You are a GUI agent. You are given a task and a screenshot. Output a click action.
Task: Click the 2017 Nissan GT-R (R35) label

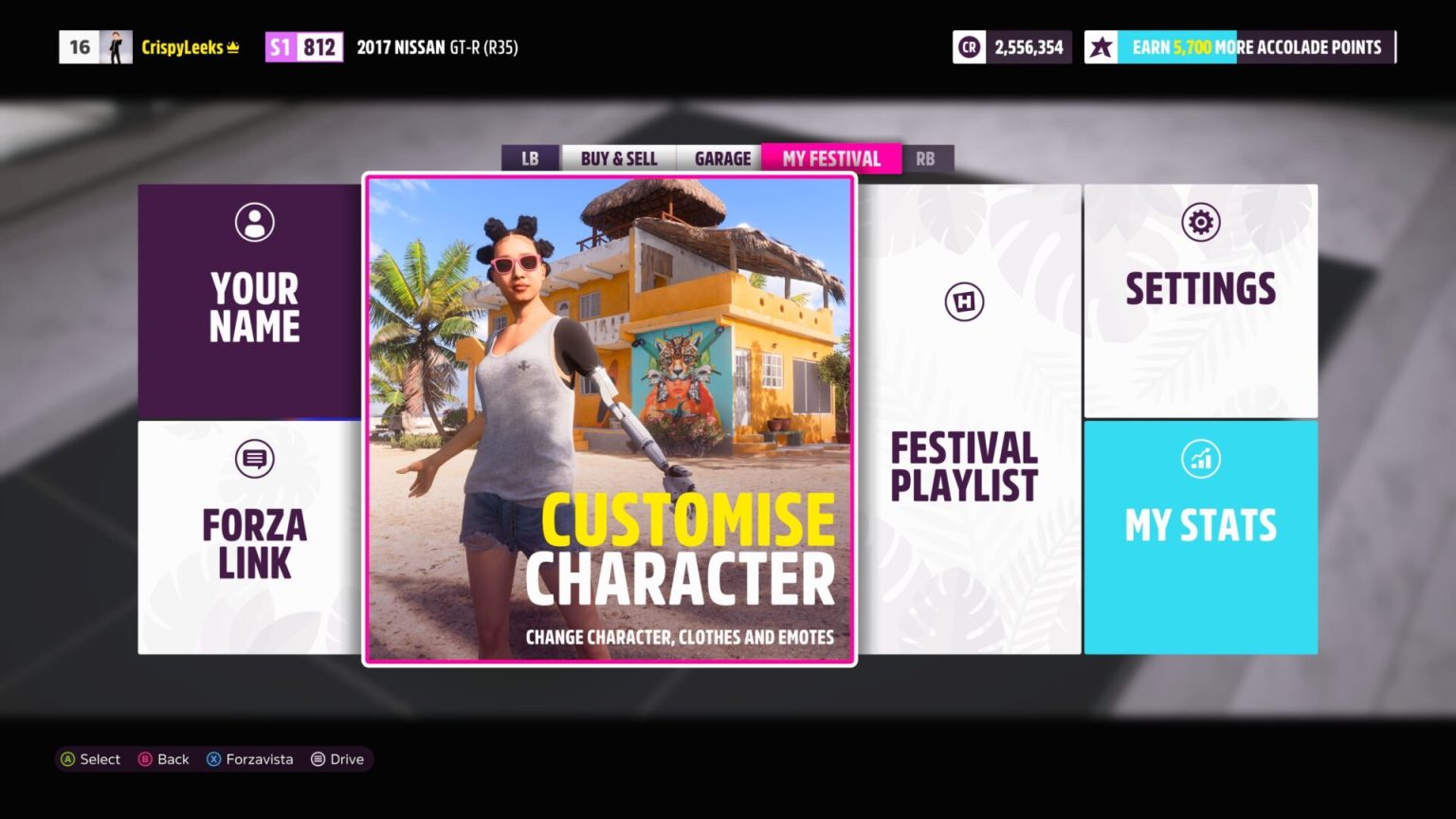point(437,46)
